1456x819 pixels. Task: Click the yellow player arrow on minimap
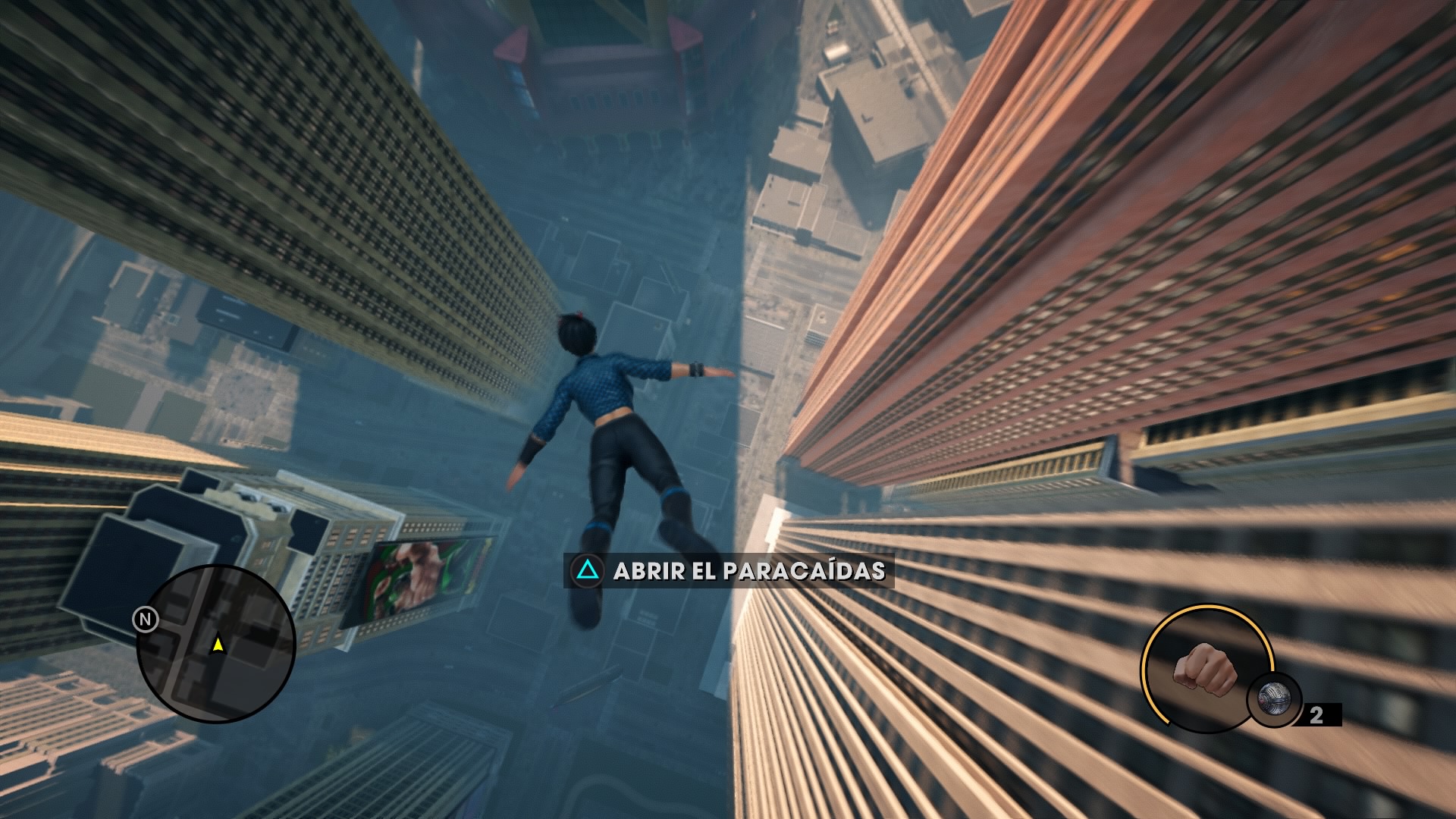tap(218, 645)
